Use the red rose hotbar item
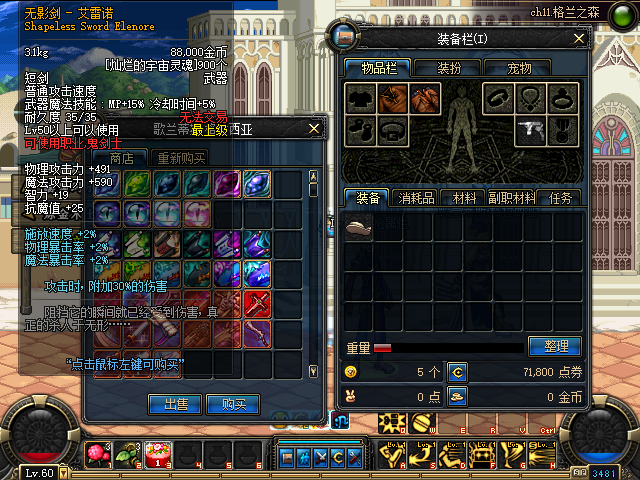 pyautogui.click(x=99, y=456)
